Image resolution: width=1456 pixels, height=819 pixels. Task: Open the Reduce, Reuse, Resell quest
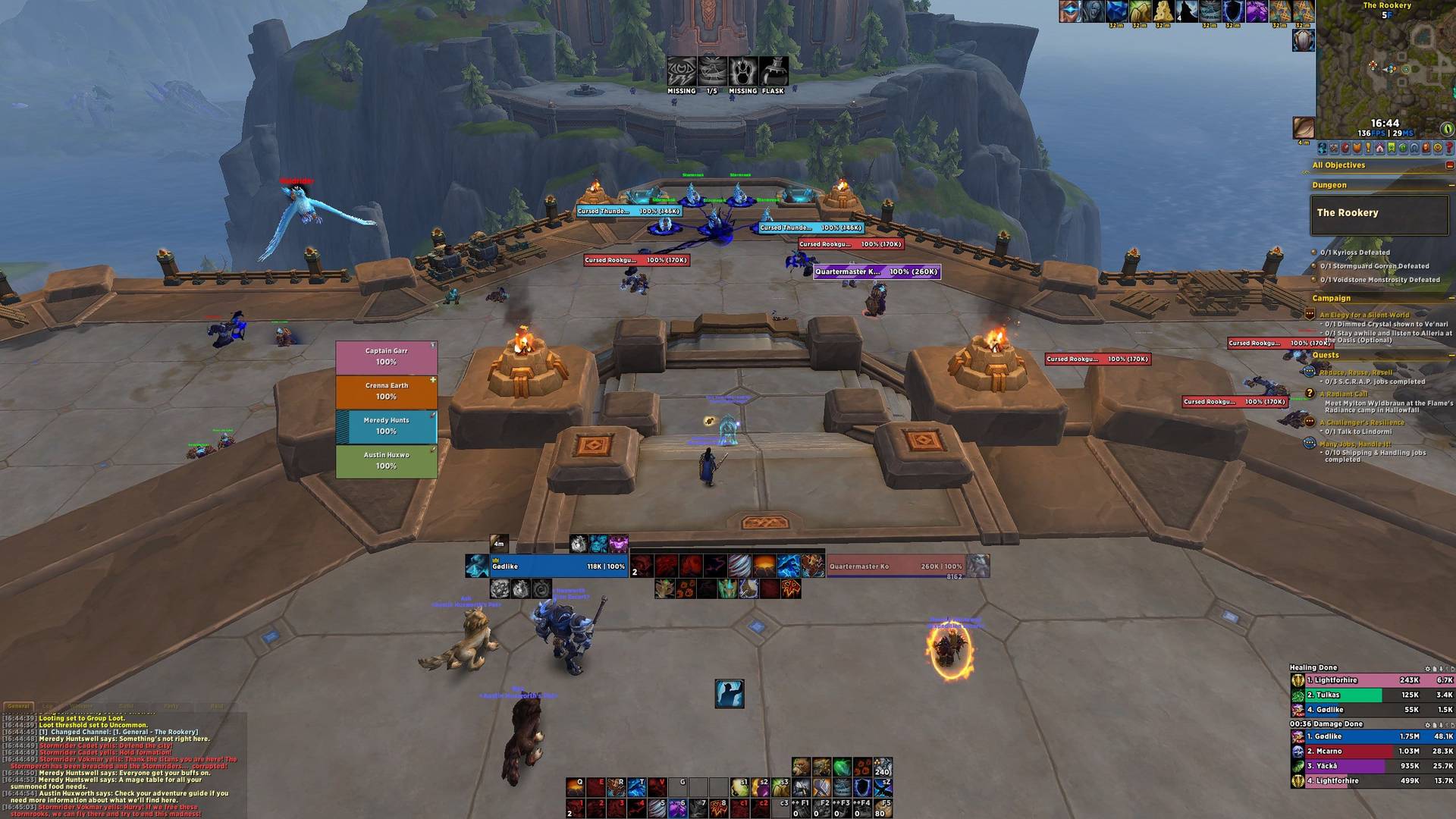[1355, 372]
